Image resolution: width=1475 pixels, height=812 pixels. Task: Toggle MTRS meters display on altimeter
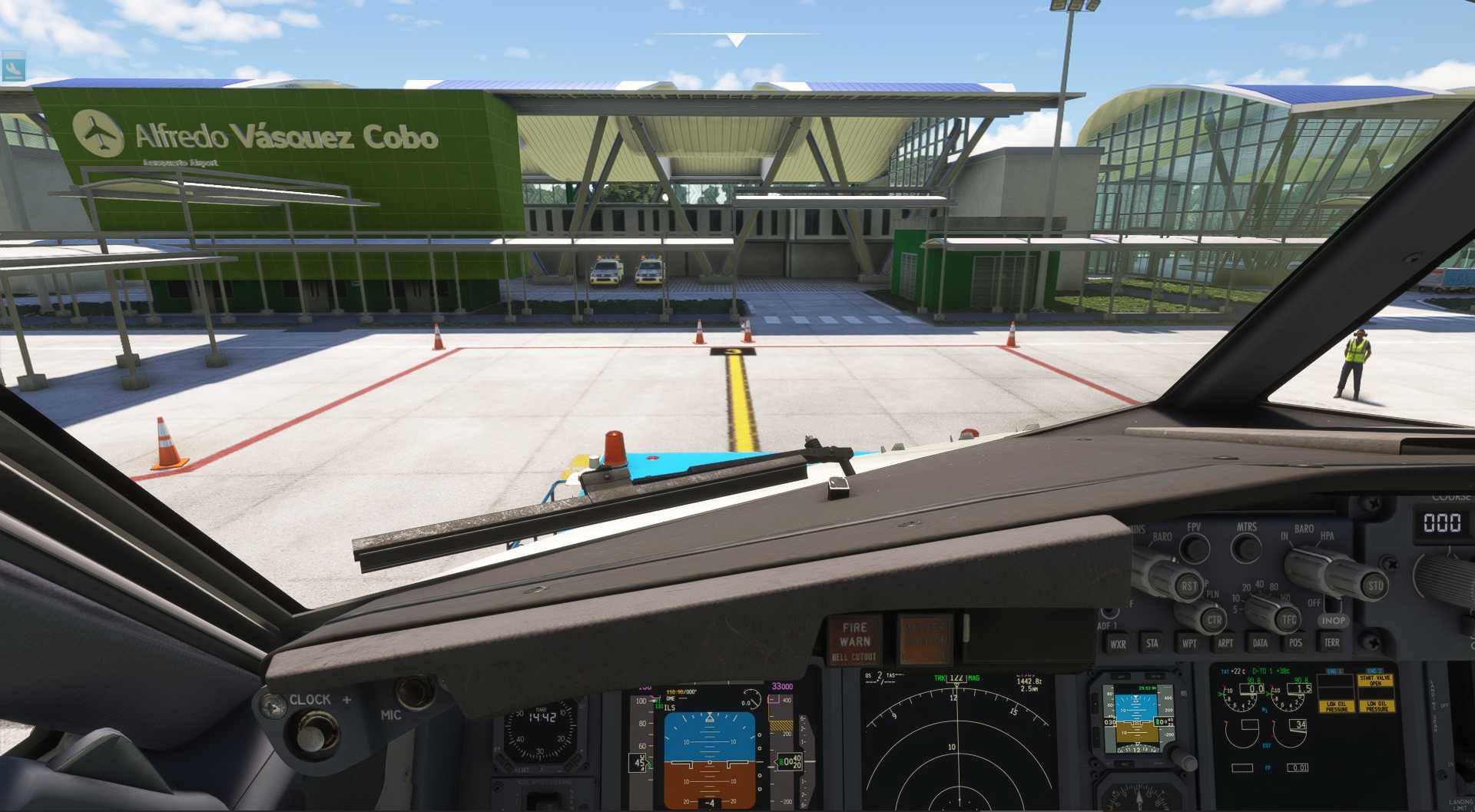(1245, 549)
